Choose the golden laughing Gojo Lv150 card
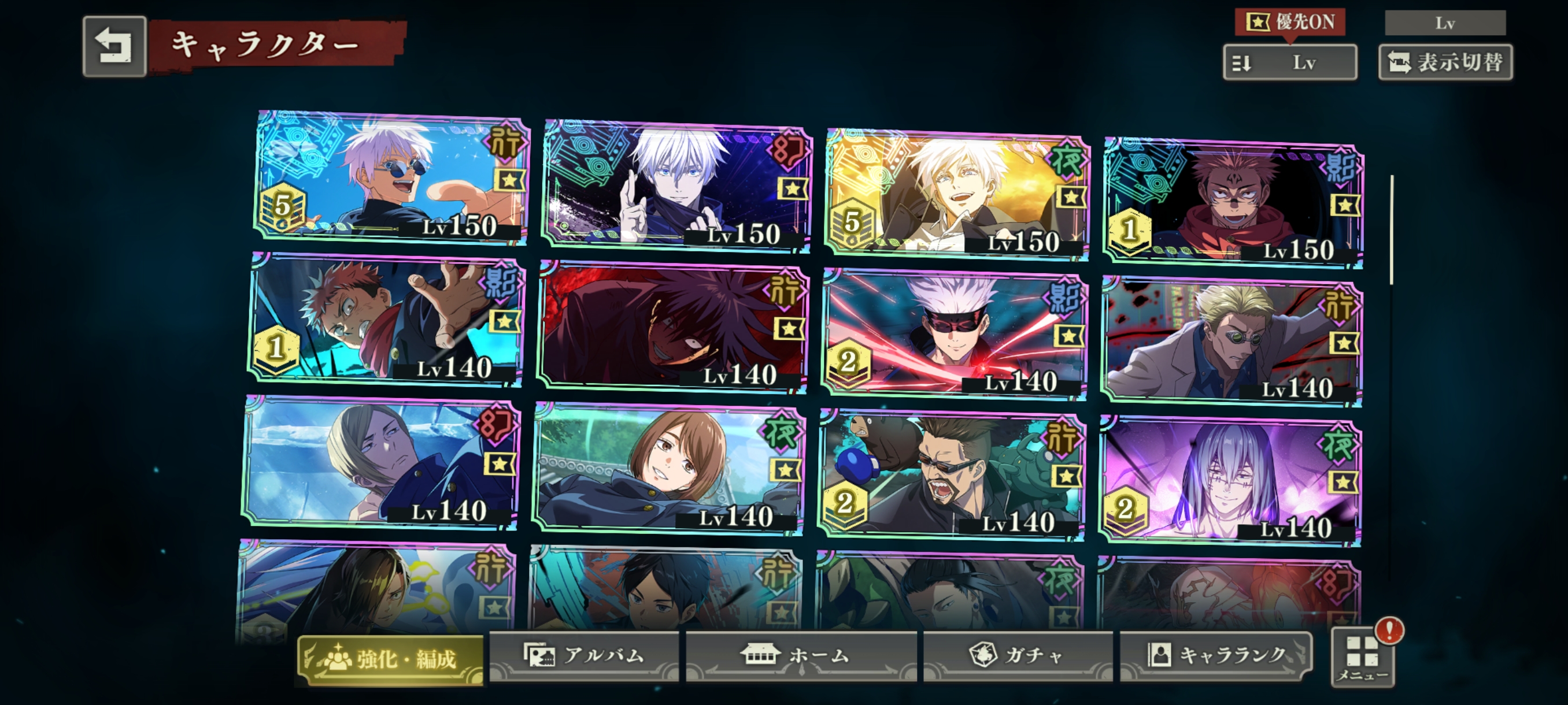The image size is (1568, 705). [956, 195]
